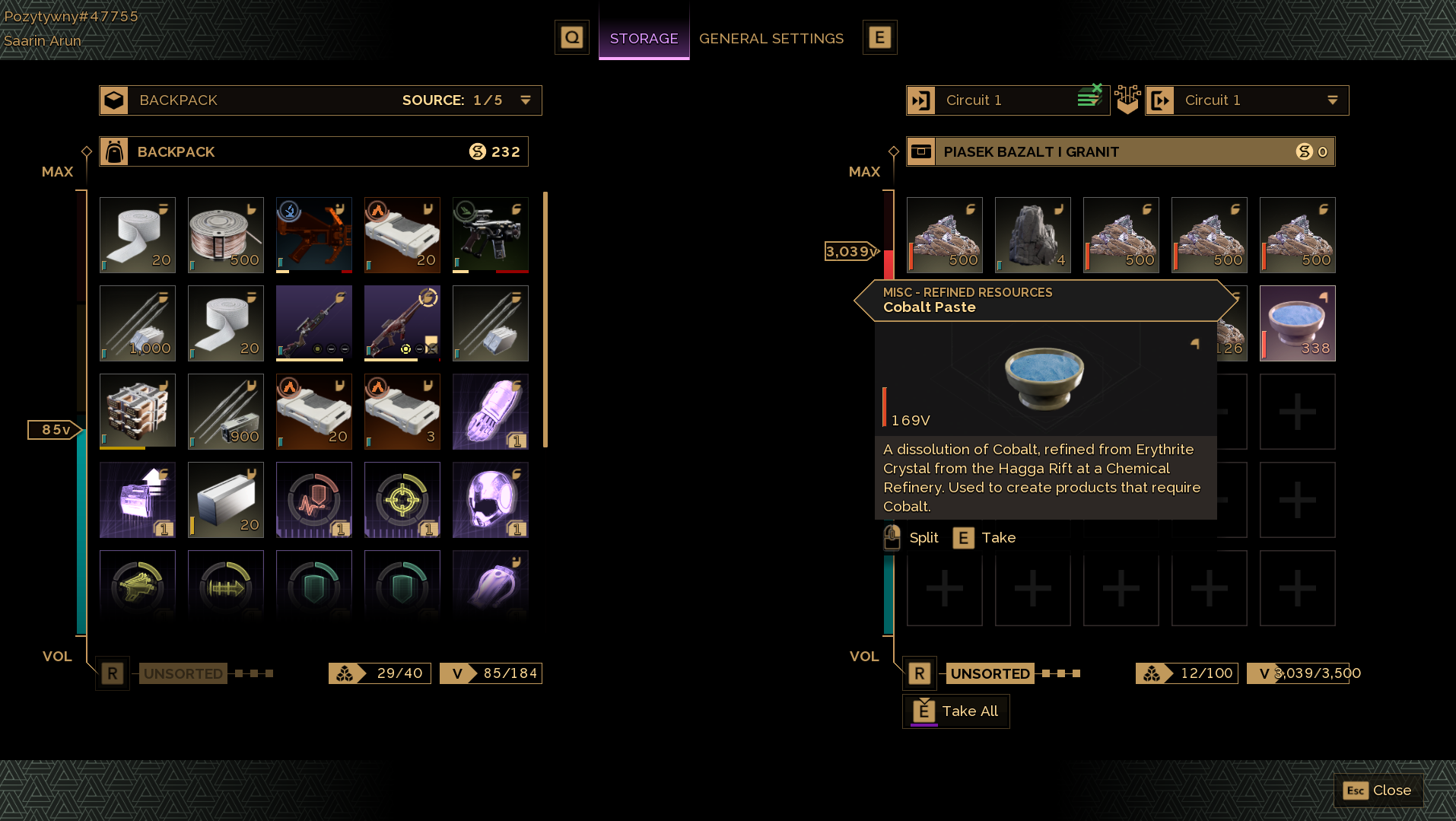Select the dark basalt stone stack of 4
Screen dimensions: 1456x821
pos(1032,235)
